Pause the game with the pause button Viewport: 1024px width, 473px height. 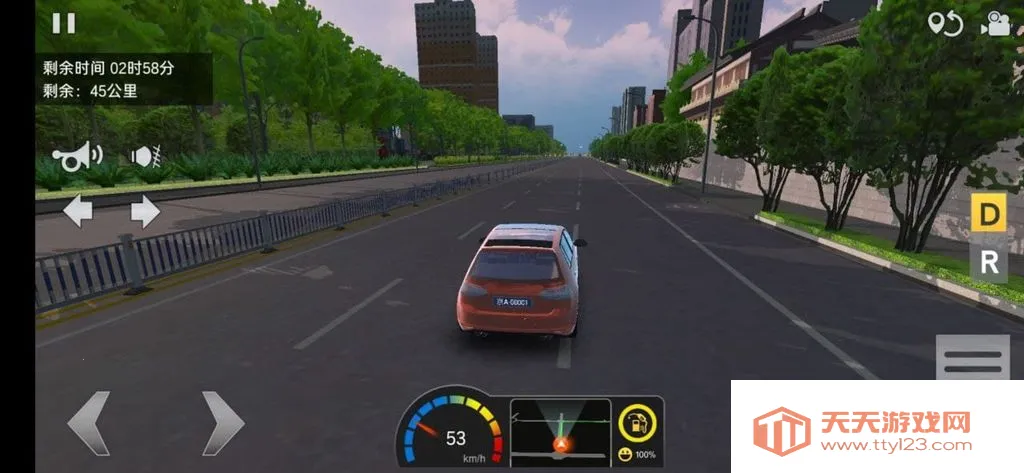64,23
